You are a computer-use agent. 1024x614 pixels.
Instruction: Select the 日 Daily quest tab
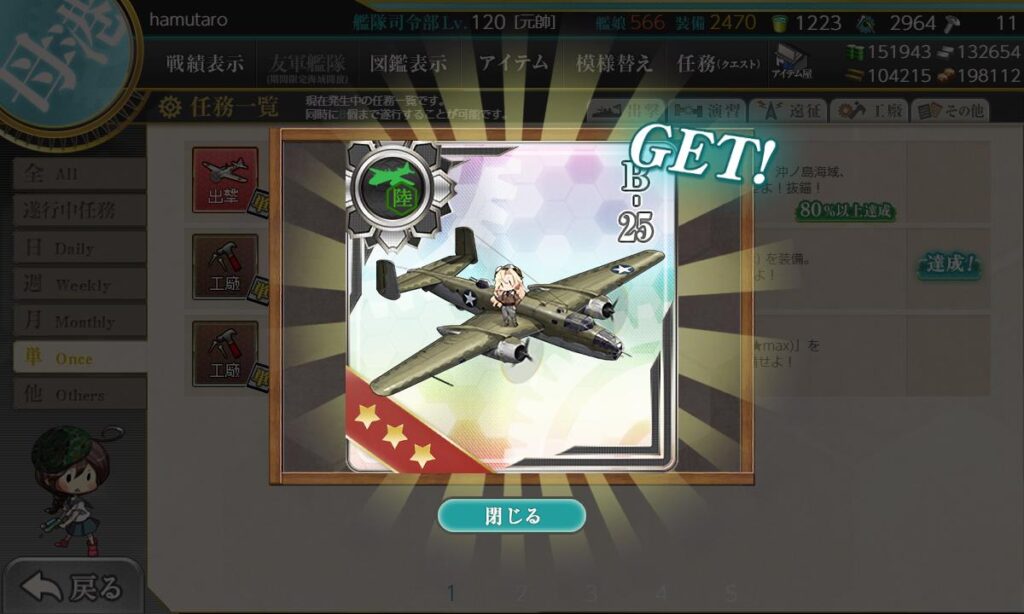pos(78,247)
